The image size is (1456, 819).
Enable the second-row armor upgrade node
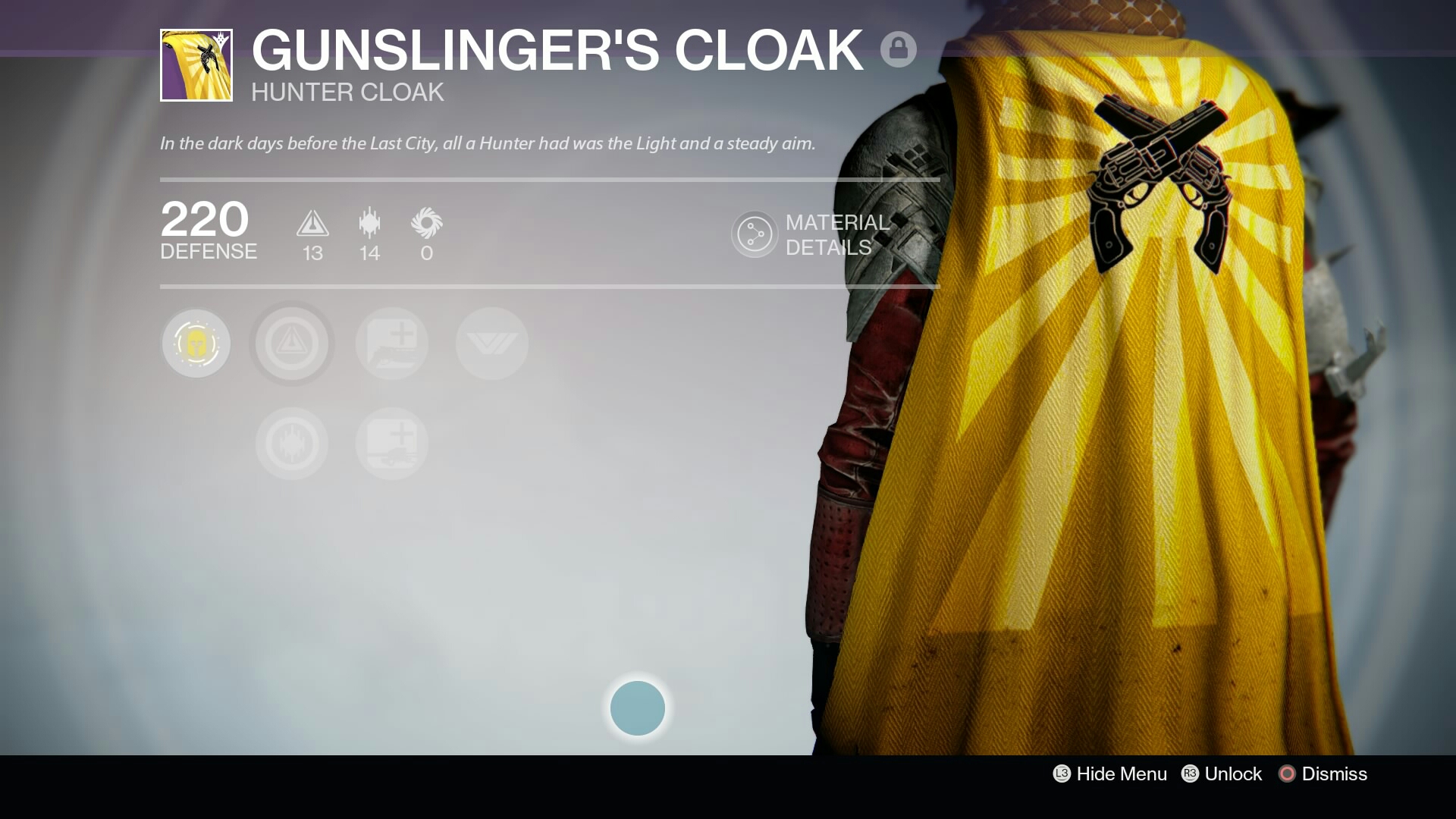[391, 444]
